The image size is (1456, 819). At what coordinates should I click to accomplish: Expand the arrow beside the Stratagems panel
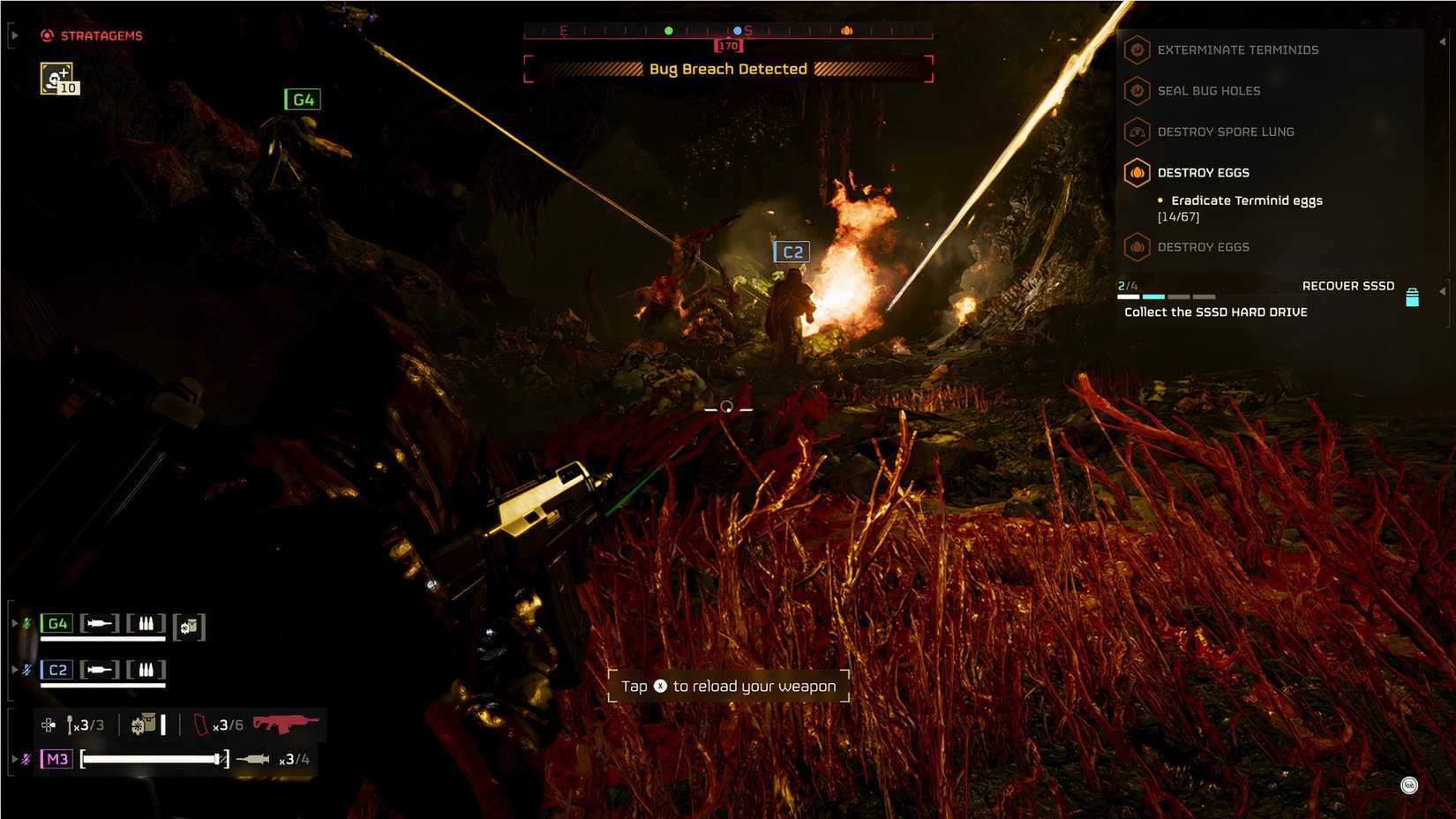coord(13,36)
